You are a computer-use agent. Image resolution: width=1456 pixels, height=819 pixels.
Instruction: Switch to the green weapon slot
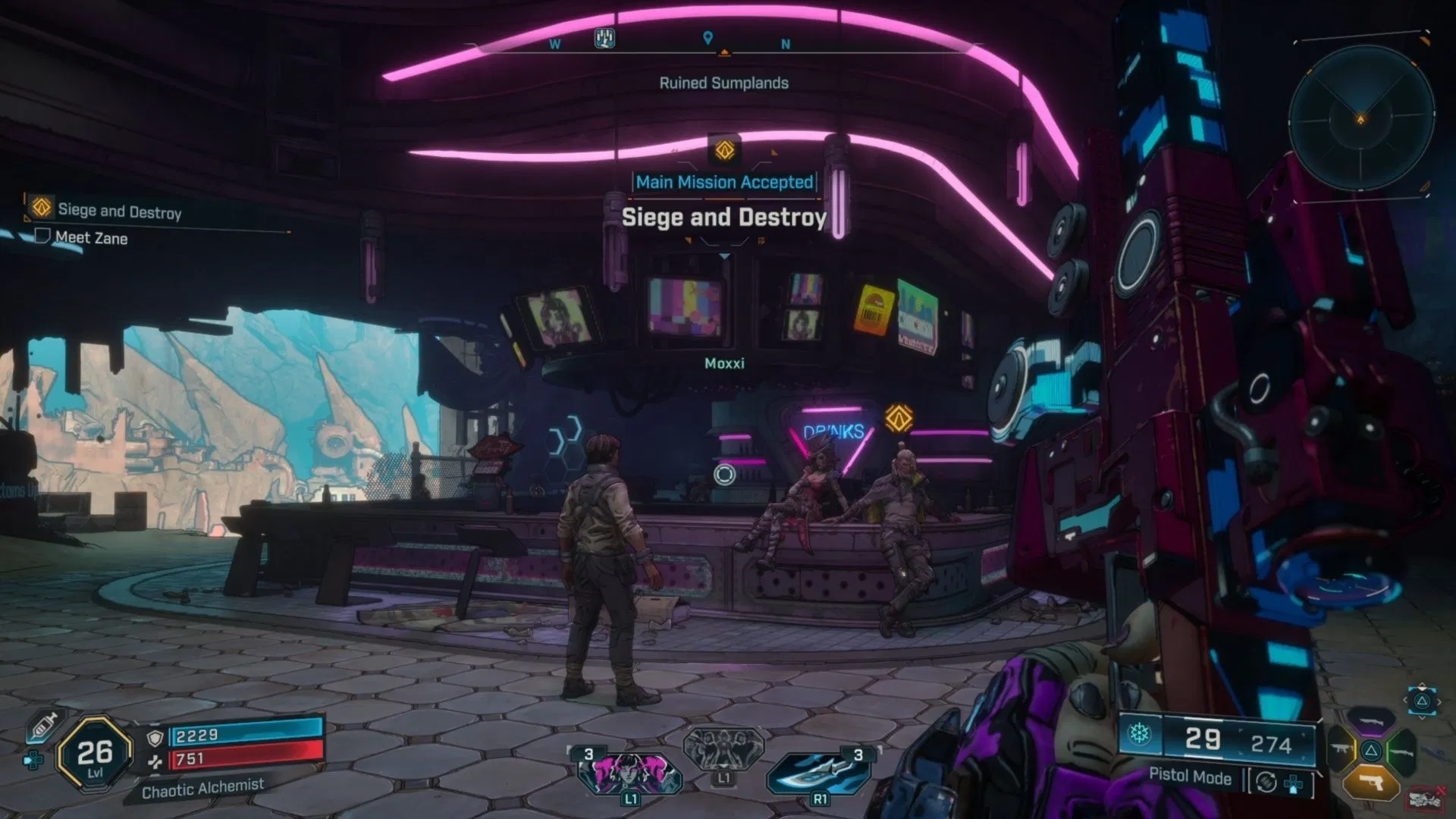coord(1403,751)
